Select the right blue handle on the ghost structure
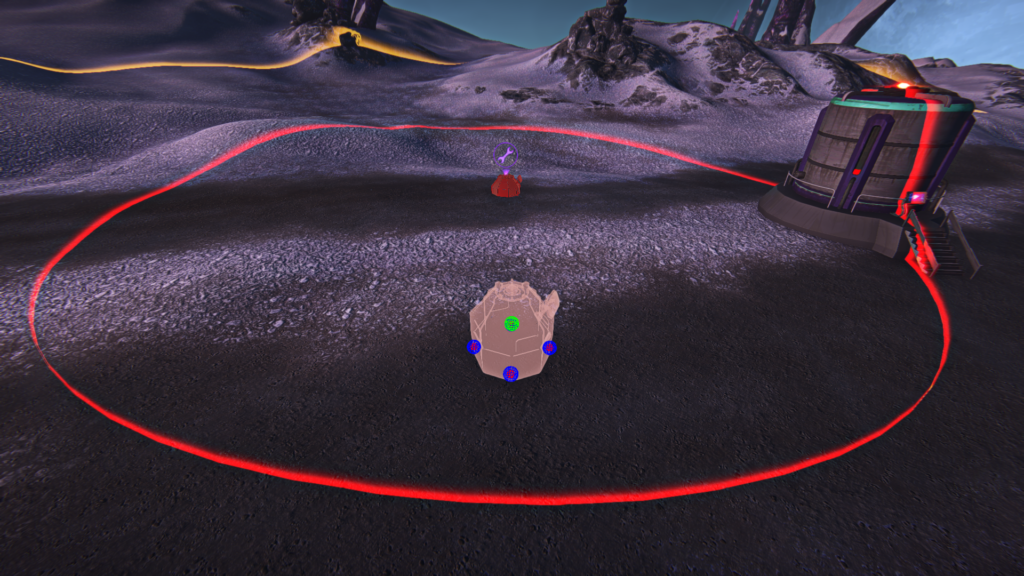This screenshot has width=1024, height=576. coord(549,347)
